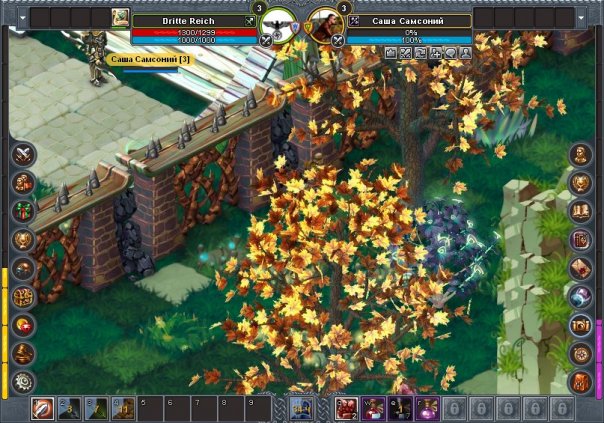604x423 pixels.
Task: Activate the red slash skill in first hotbar slot
Action: click(43, 409)
